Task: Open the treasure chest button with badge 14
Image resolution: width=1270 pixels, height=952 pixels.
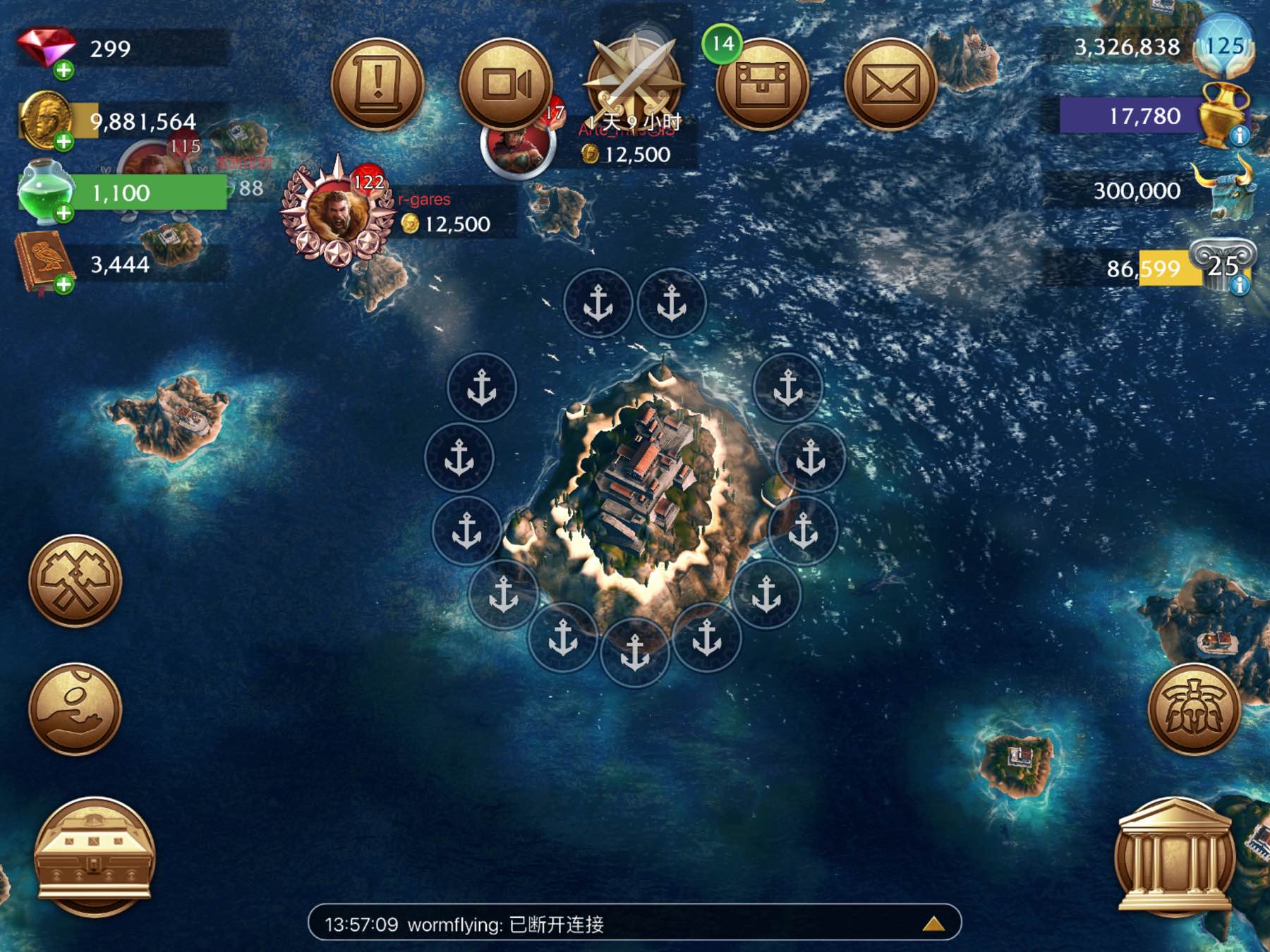Action: pos(762,85)
